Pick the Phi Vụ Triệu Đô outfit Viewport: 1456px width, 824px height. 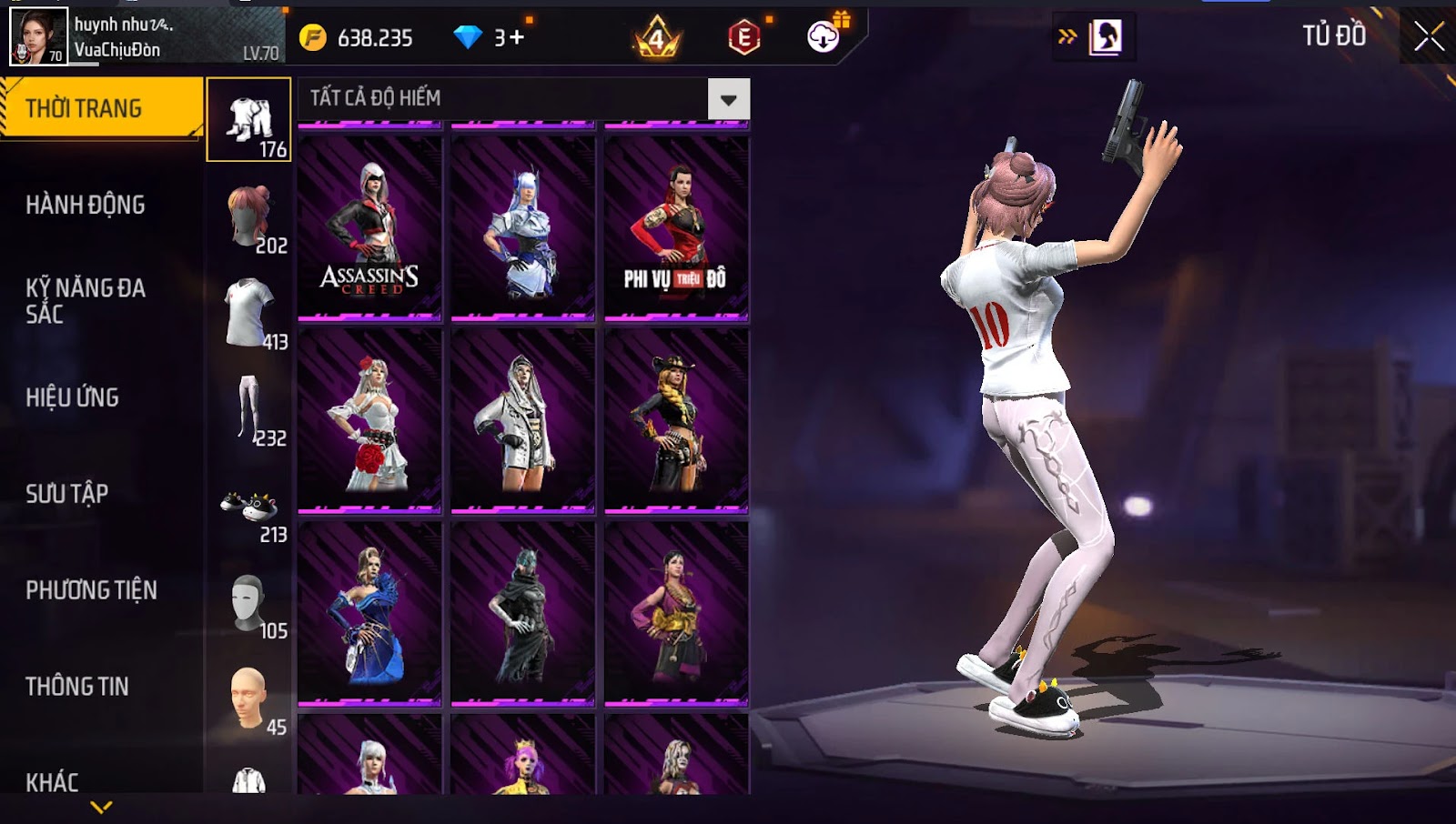(676, 227)
